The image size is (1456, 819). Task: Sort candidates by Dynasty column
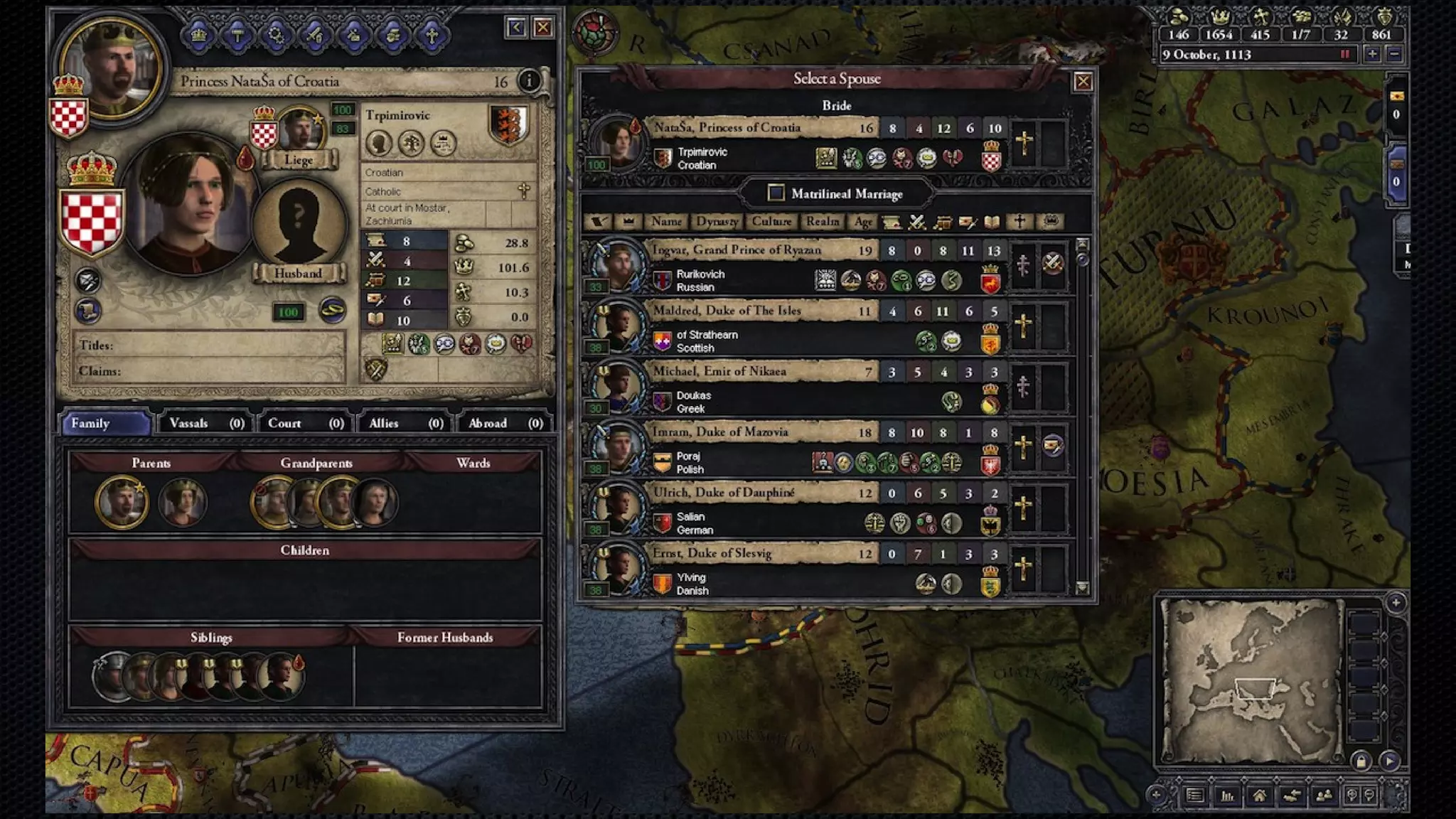717,222
